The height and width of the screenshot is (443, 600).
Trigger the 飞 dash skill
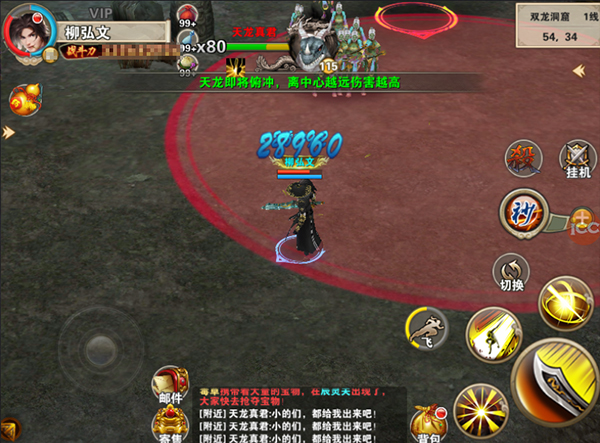(x=427, y=327)
